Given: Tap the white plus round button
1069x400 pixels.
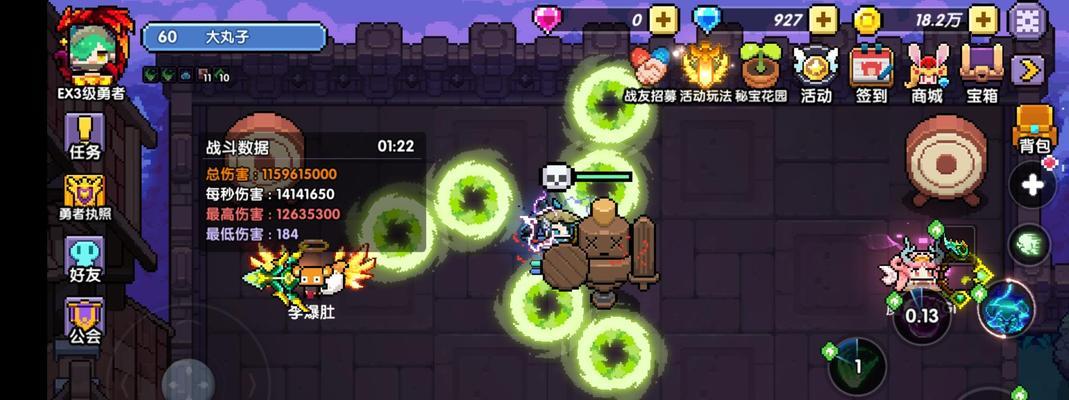Looking at the screenshot, I should pos(1034,186).
